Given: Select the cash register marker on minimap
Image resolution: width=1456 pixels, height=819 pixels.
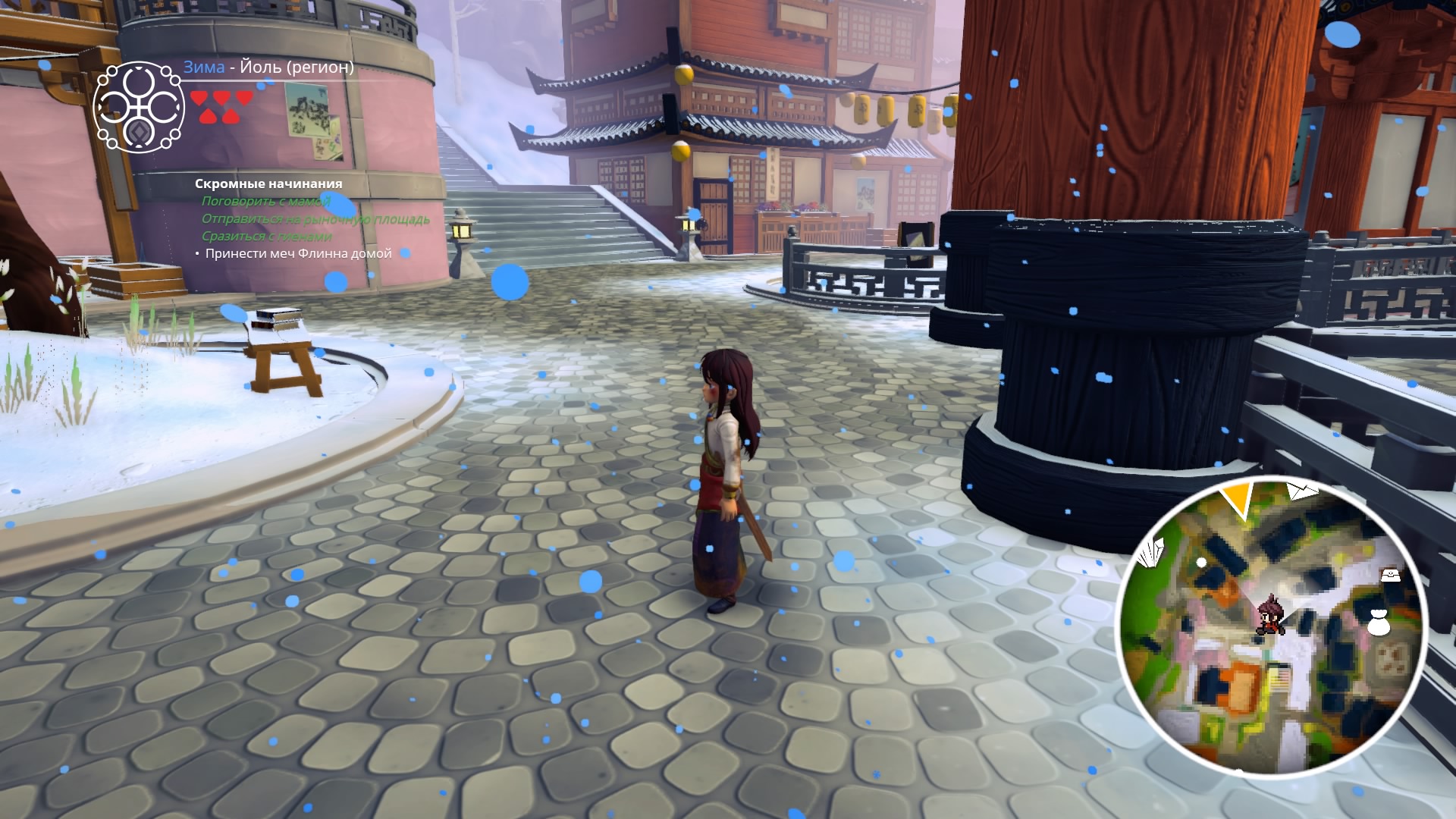Looking at the screenshot, I should point(1390,574).
